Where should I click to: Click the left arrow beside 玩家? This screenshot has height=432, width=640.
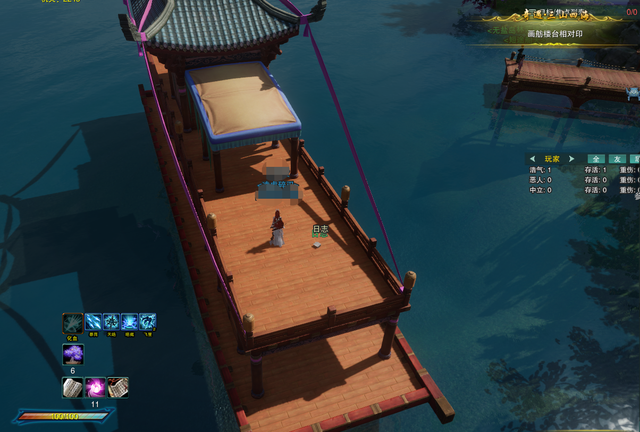click(x=534, y=159)
